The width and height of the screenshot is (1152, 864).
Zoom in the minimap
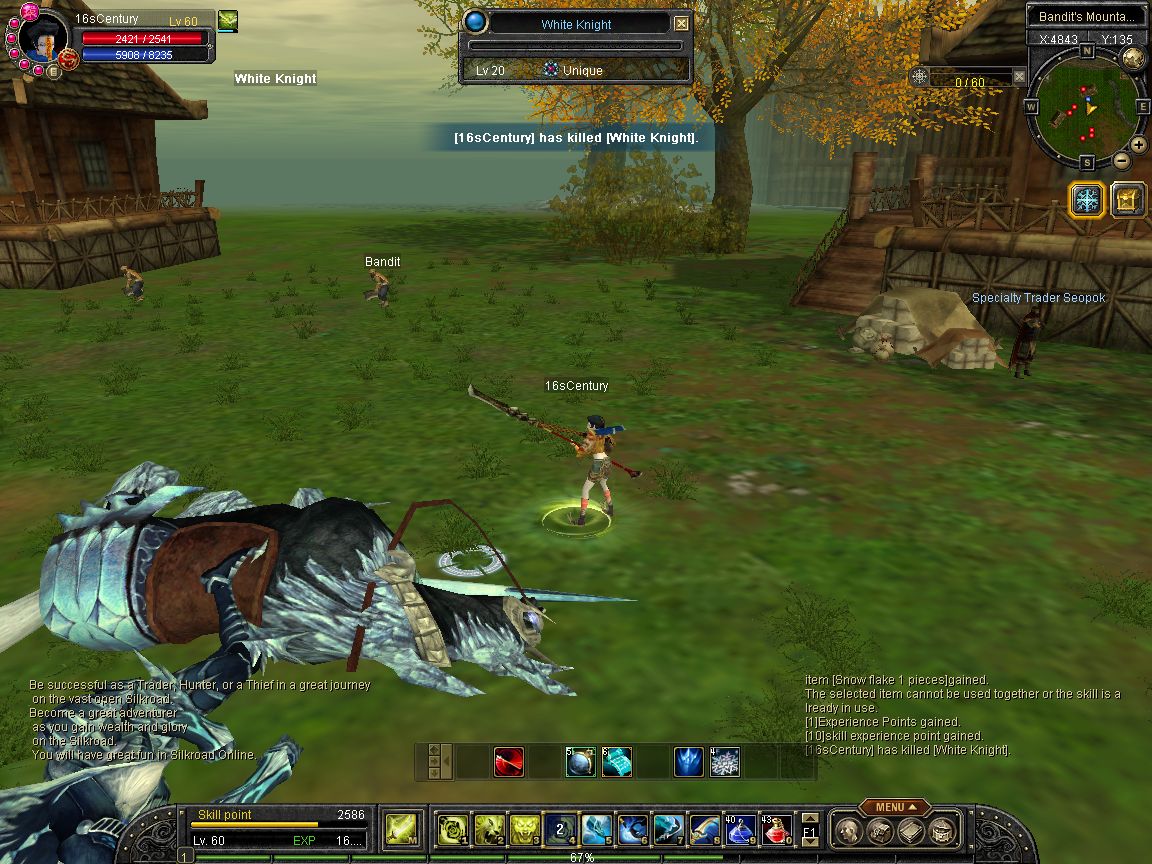[1138, 144]
